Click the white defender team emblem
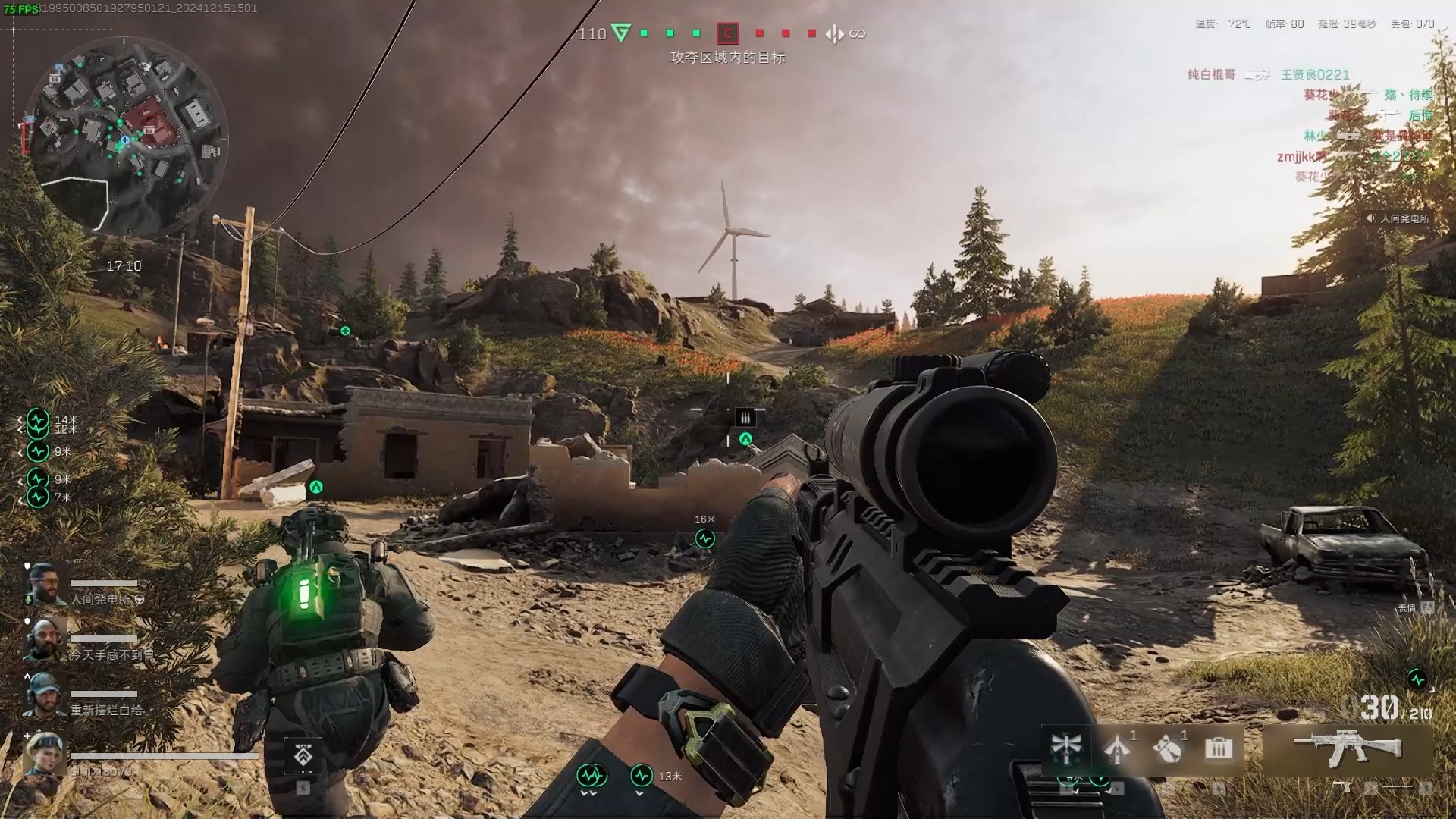The width and height of the screenshot is (1456, 819). click(834, 33)
